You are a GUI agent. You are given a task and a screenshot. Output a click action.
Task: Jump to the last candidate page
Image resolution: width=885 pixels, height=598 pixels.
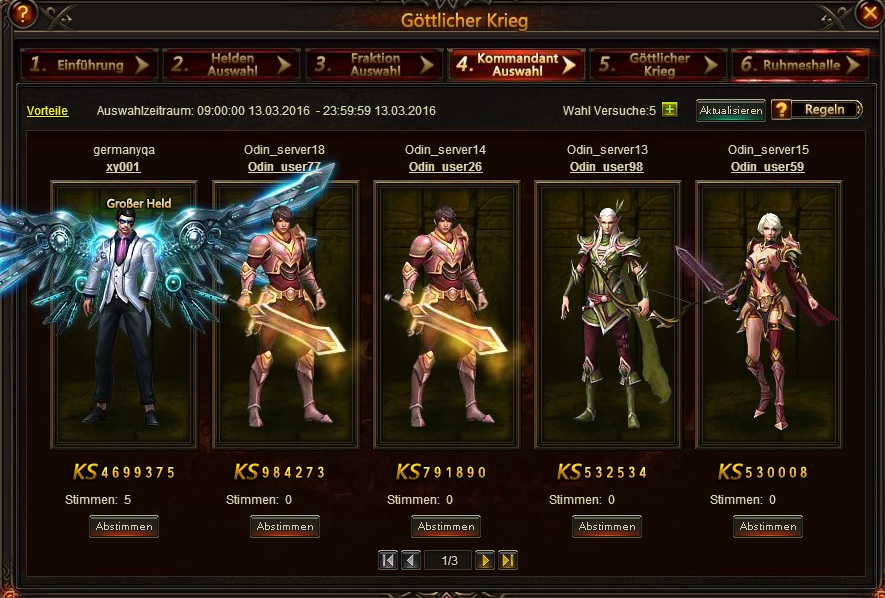pyautogui.click(x=508, y=560)
